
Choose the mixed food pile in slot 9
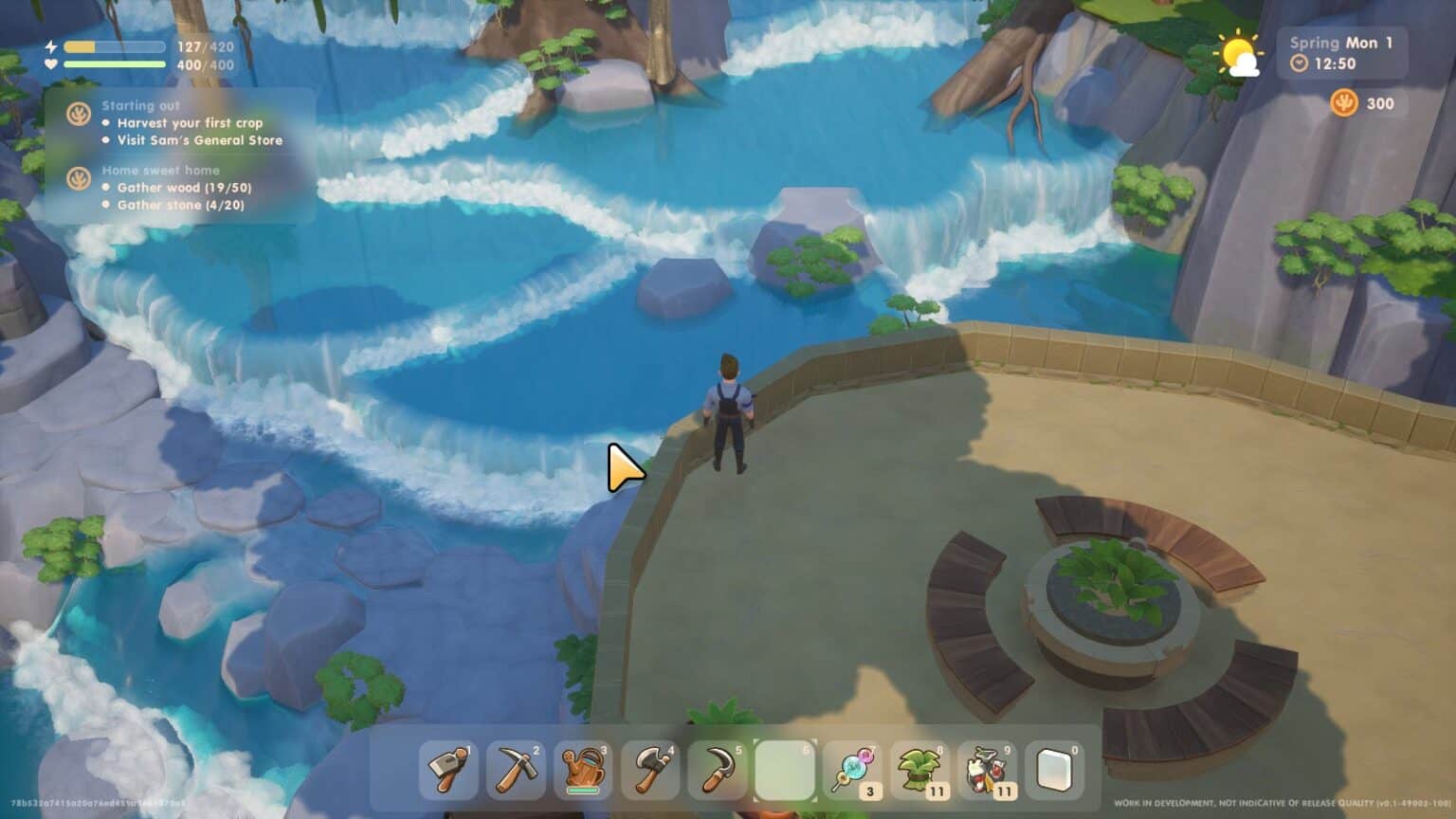click(987, 769)
